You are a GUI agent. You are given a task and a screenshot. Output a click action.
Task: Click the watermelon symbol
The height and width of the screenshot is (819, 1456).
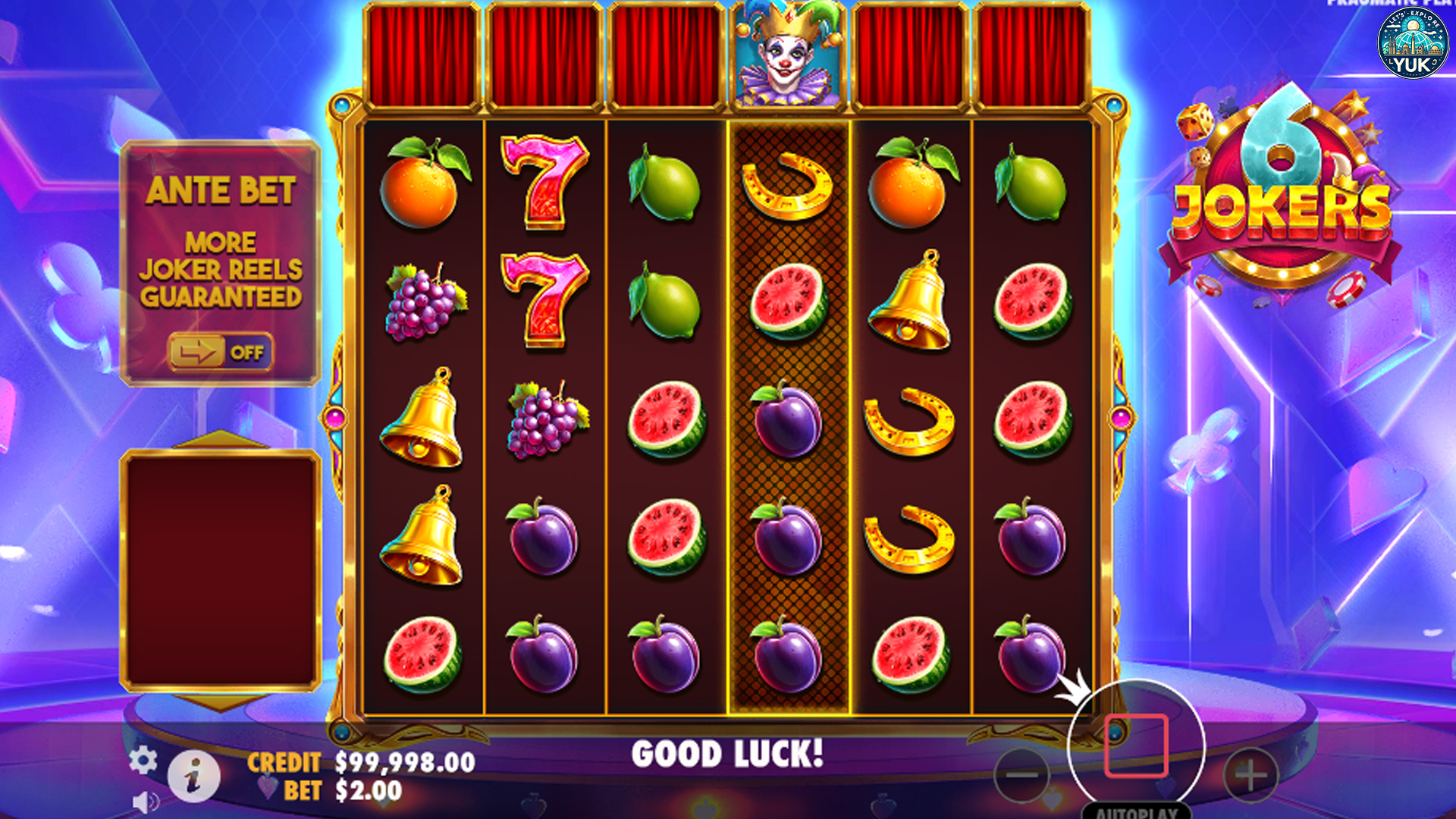666,419
